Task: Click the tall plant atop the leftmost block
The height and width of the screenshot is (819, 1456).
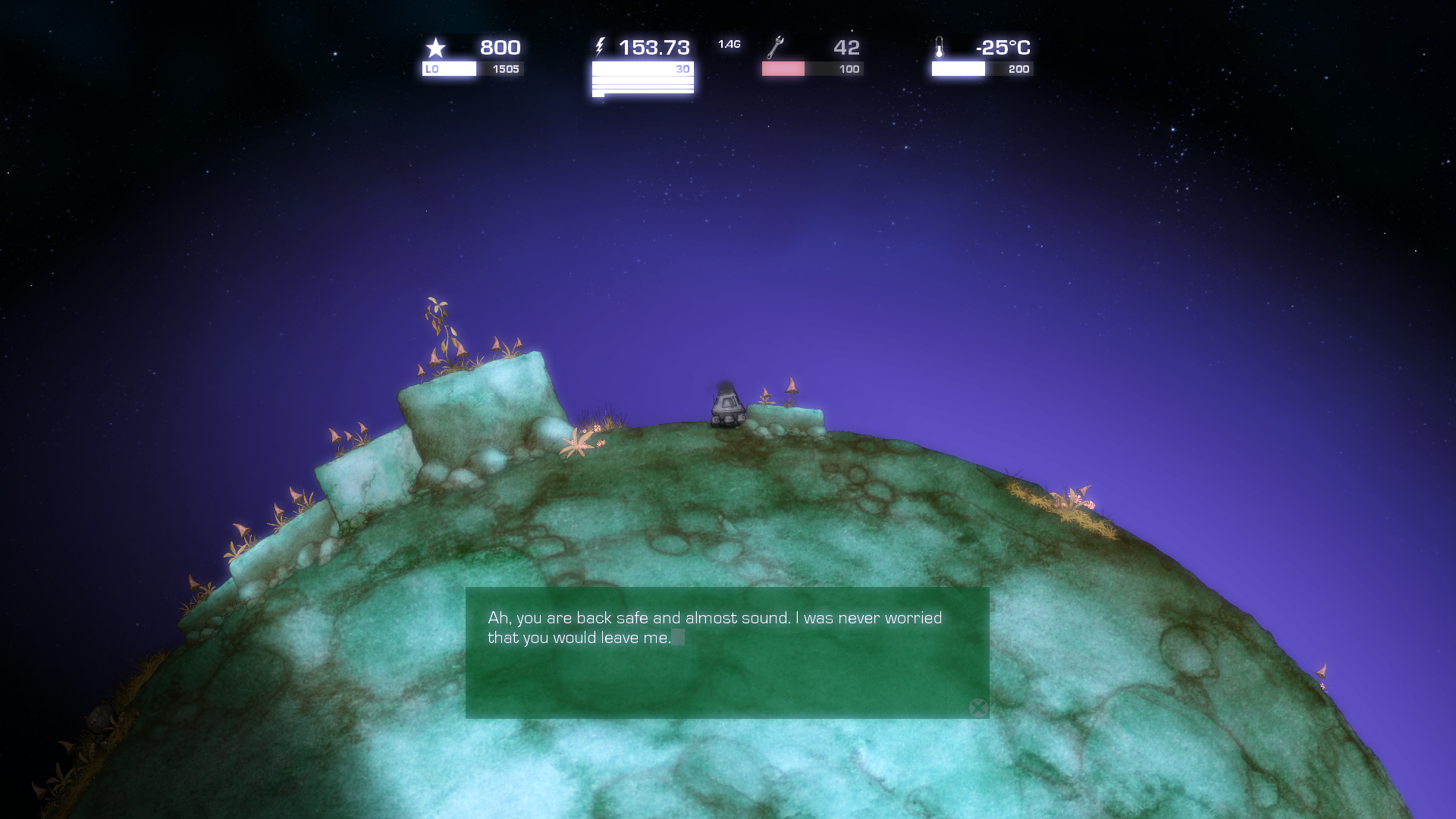Action: point(438,322)
